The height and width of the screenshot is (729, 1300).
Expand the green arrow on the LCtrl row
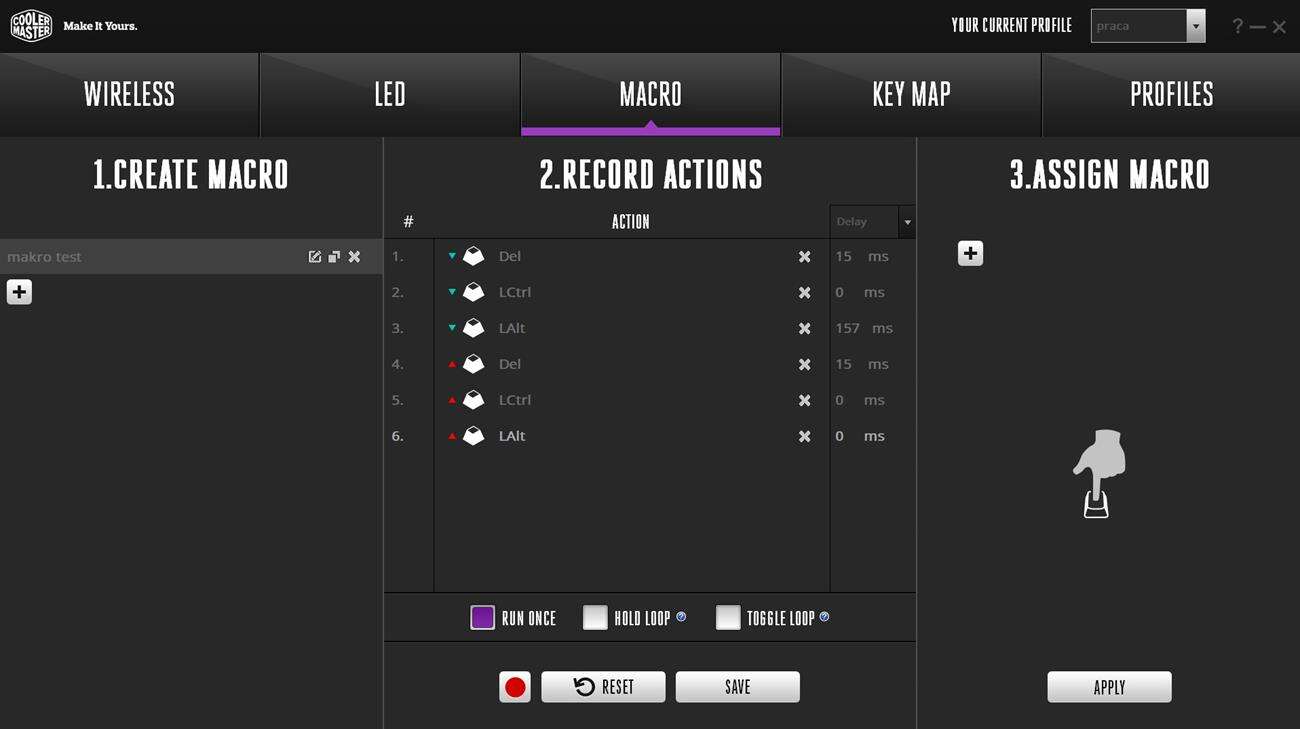coord(452,292)
